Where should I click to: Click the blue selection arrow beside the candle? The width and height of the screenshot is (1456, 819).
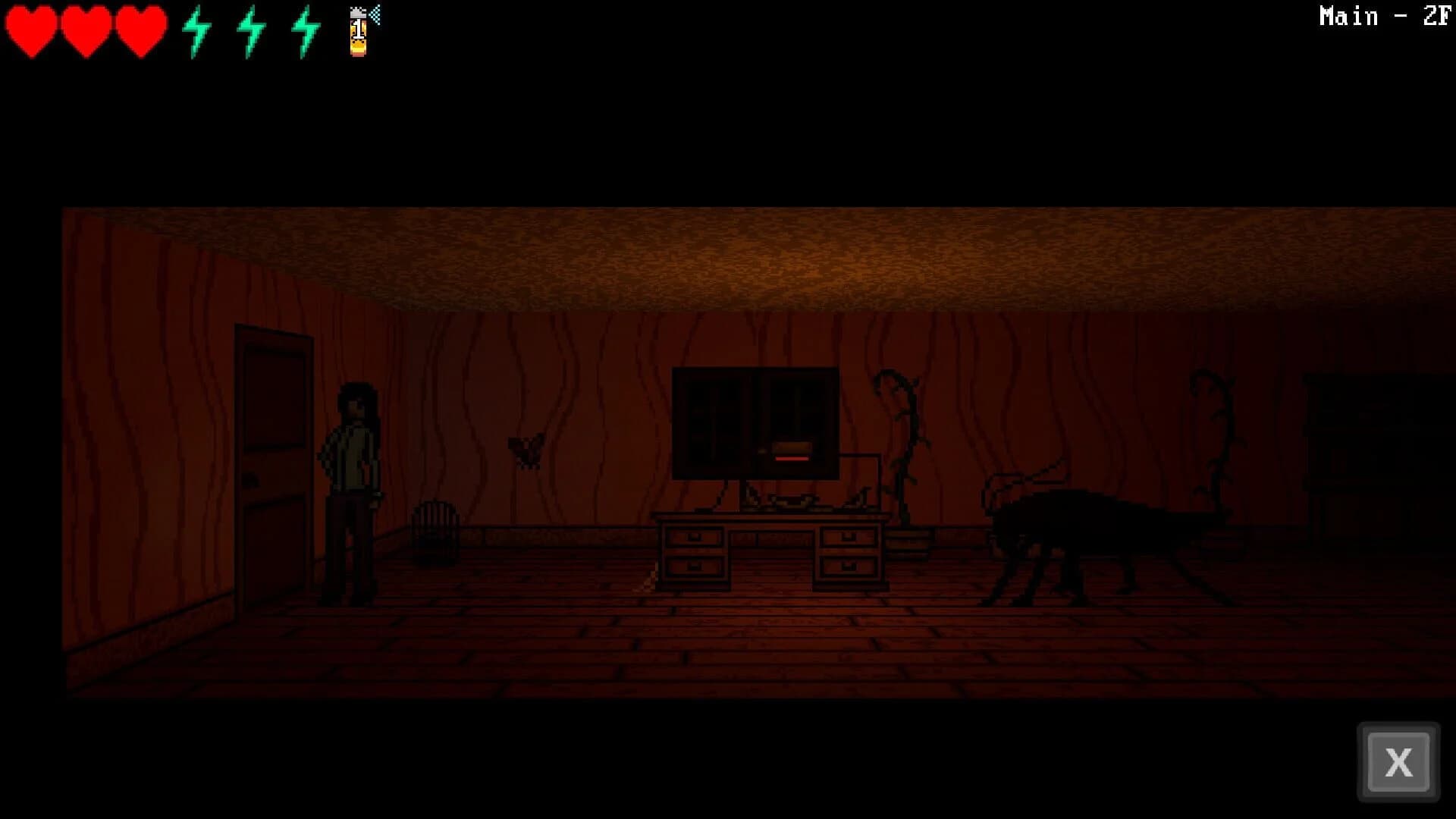(373, 17)
